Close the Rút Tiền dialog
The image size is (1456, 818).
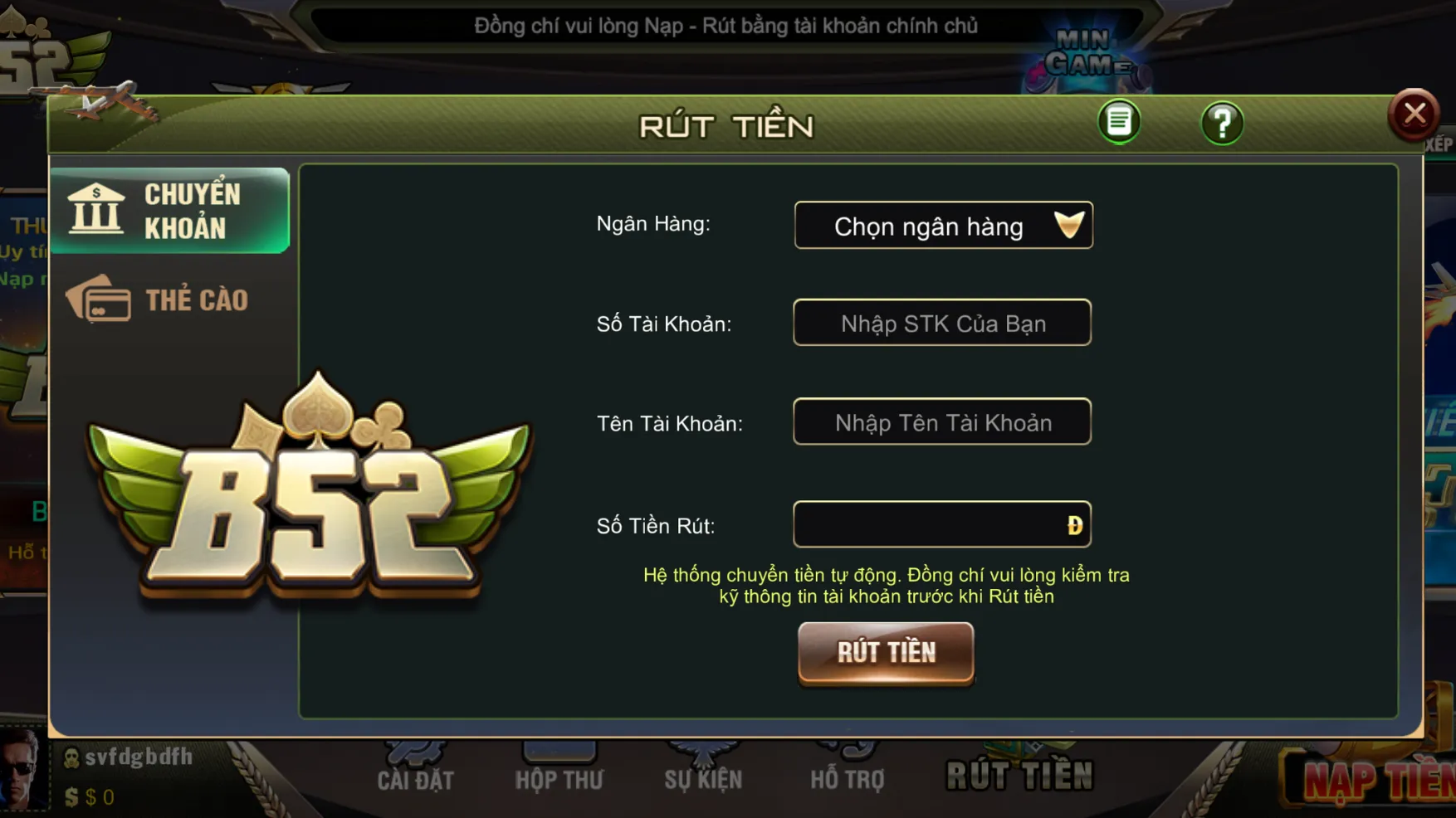coord(1414,114)
